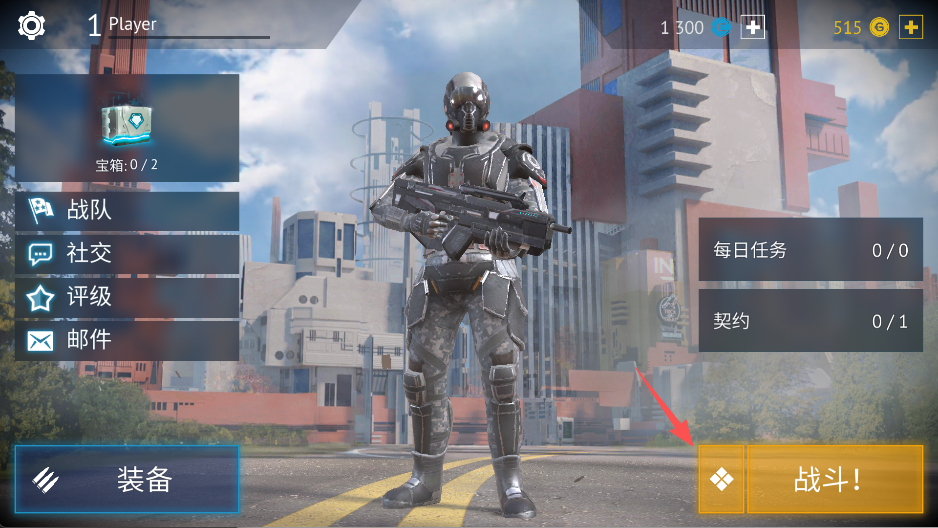Open the 社交 social menu
938x528 pixels.
(127, 254)
